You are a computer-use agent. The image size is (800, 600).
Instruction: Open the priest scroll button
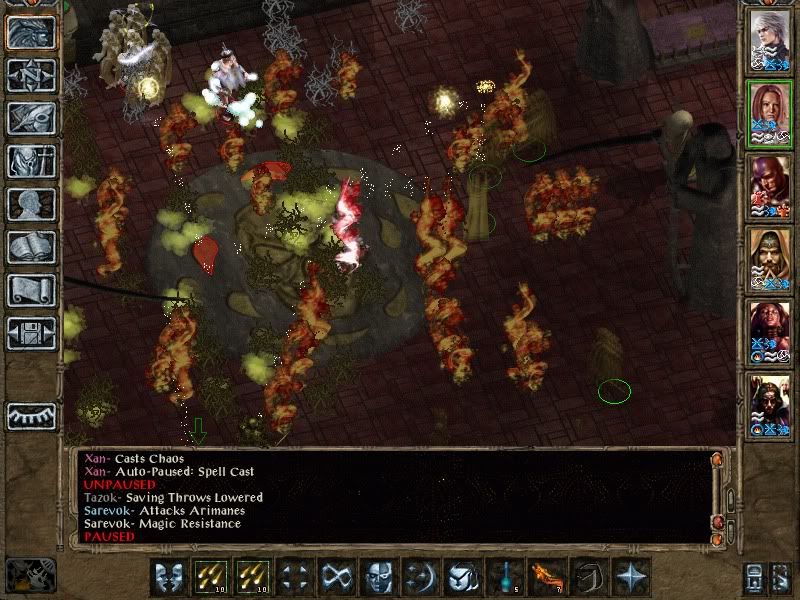click(31, 290)
